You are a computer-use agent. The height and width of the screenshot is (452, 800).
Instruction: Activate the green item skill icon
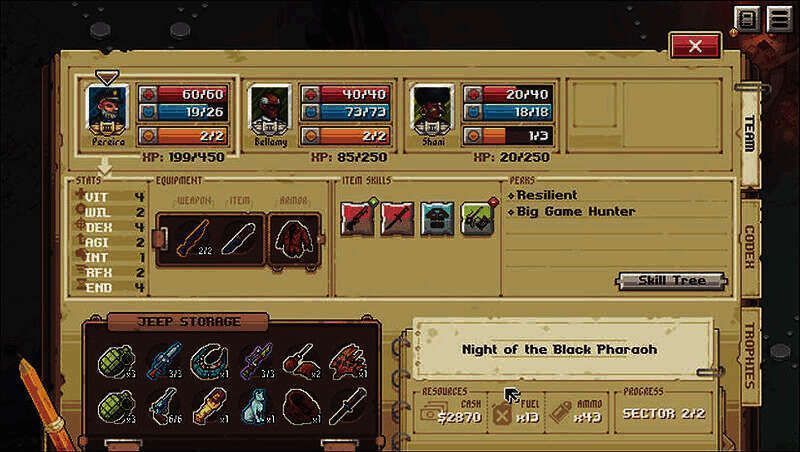475,217
